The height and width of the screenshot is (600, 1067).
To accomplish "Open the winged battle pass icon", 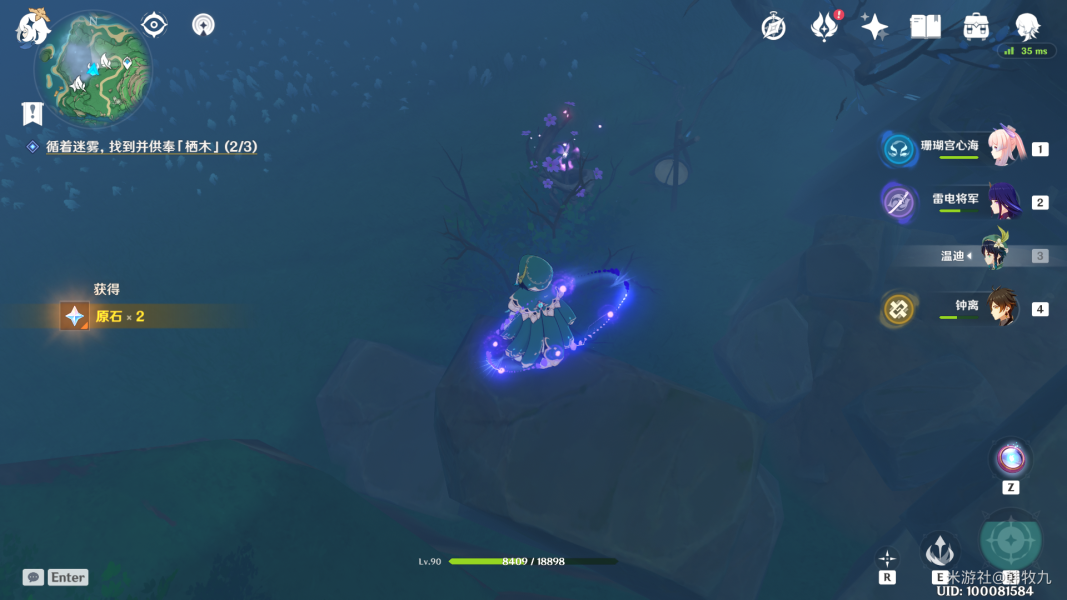I will coord(824,27).
